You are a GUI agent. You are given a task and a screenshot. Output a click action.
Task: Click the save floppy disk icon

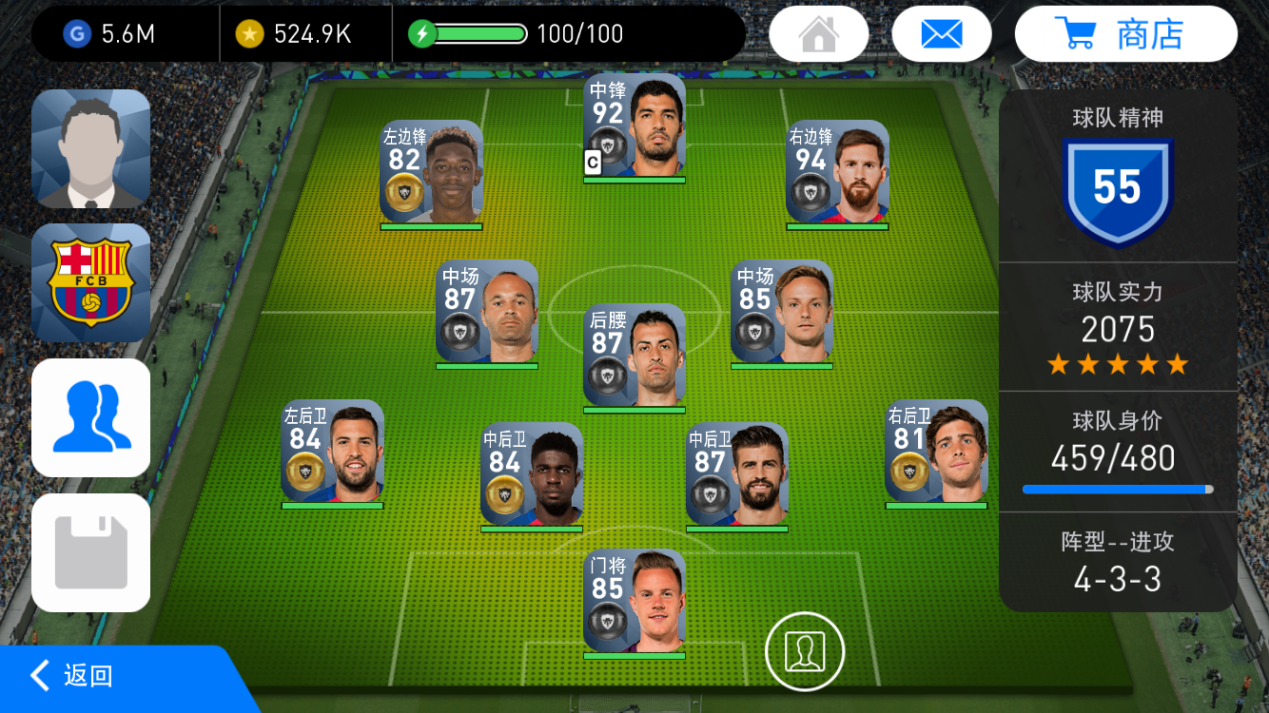pyautogui.click(x=91, y=552)
